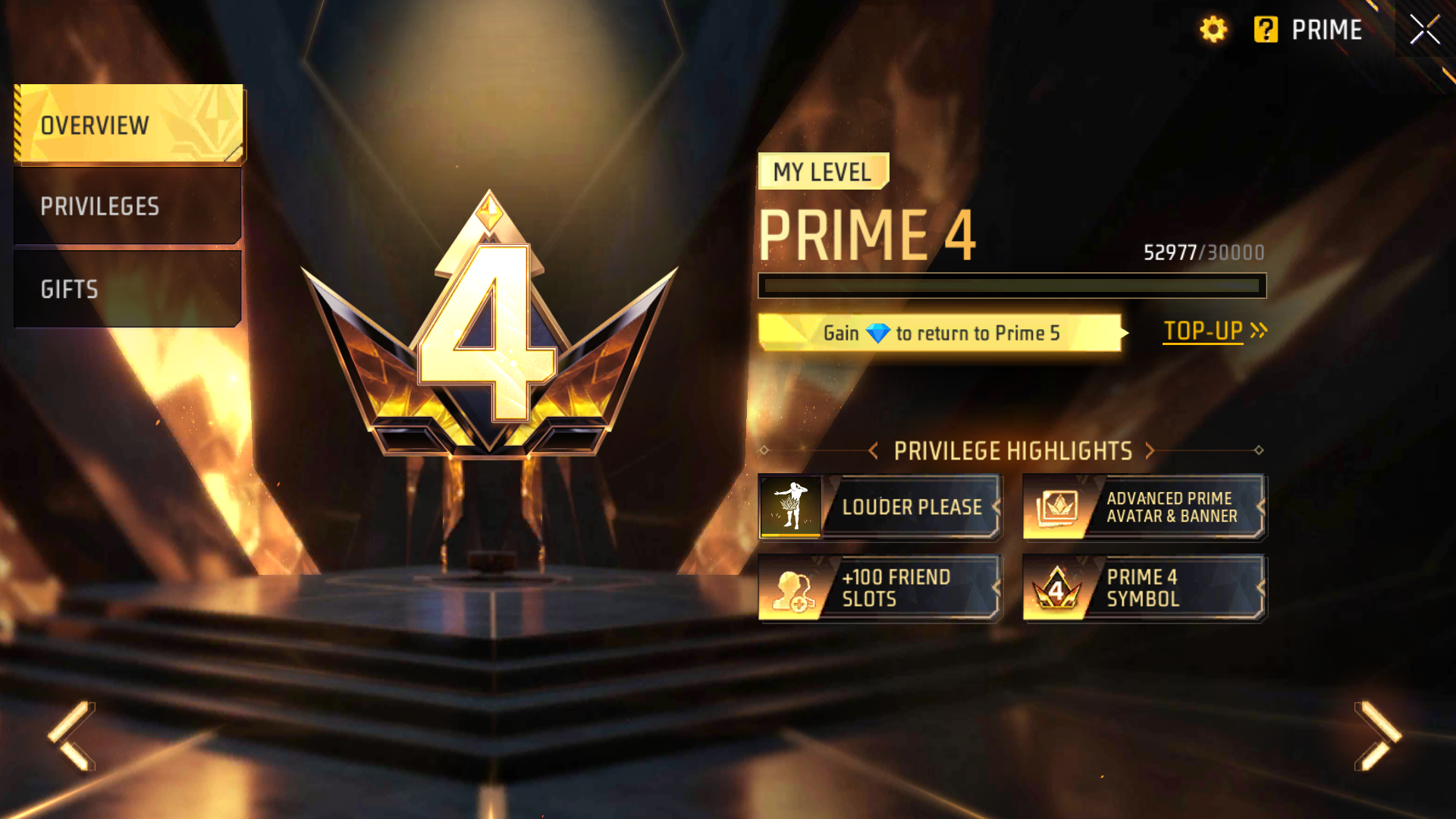The width and height of the screenshot is (1456, 819).
Task: Switch to the Privileges tab
Action: coord(127,206)
